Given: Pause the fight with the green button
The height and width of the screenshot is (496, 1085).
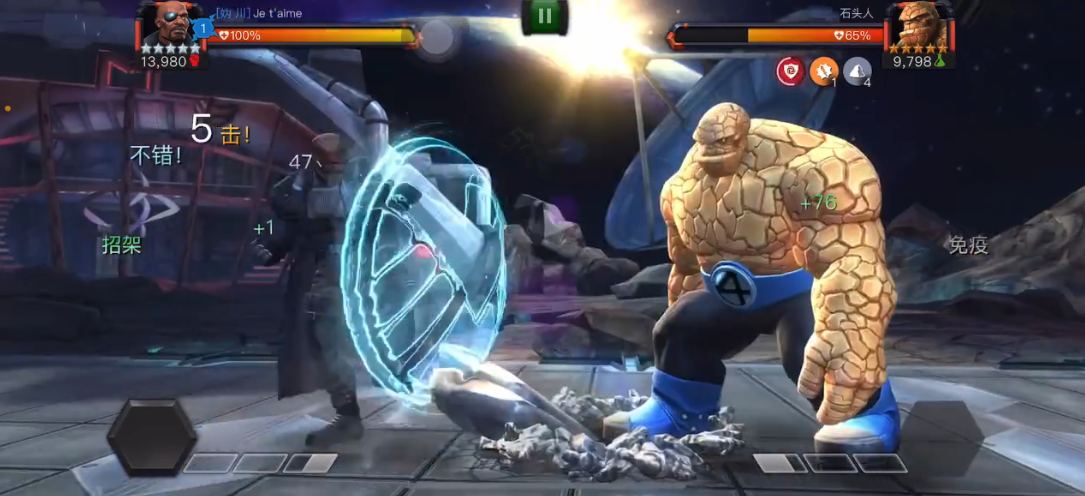Looking at the screenshot, I should 544,15.
